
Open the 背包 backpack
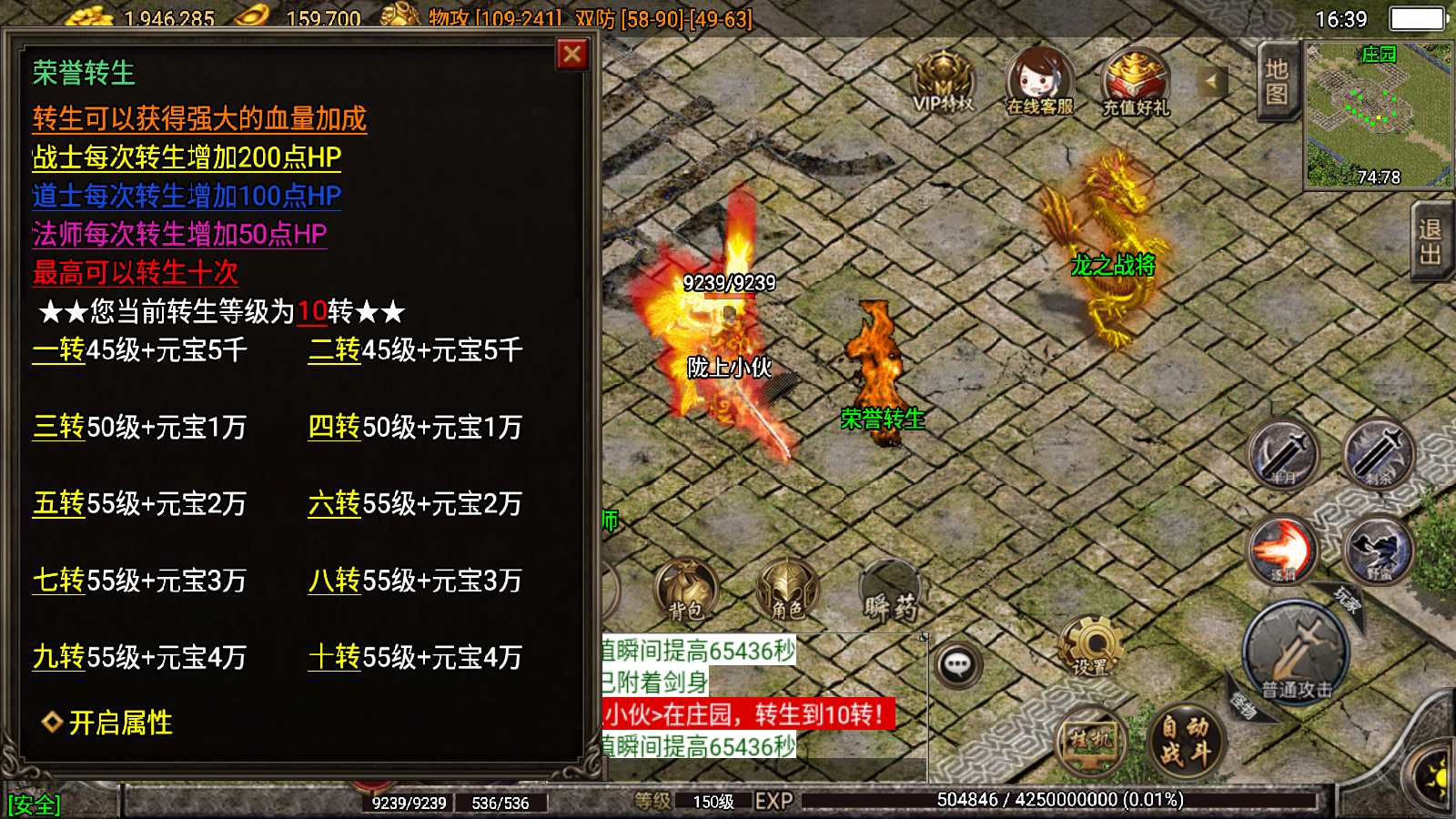(x=686, y=590)
